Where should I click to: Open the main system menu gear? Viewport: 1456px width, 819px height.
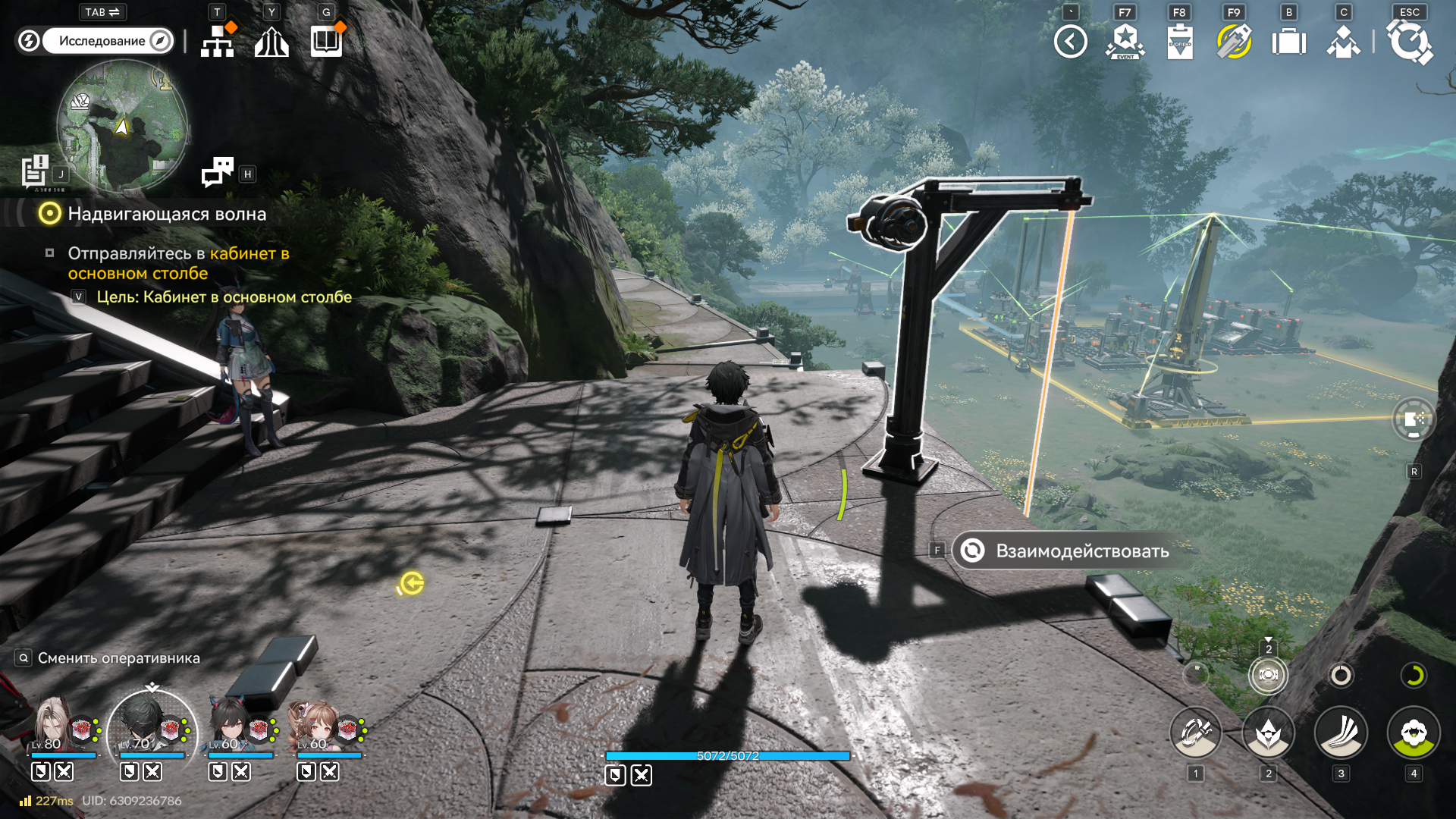(x=1410, y=42)
